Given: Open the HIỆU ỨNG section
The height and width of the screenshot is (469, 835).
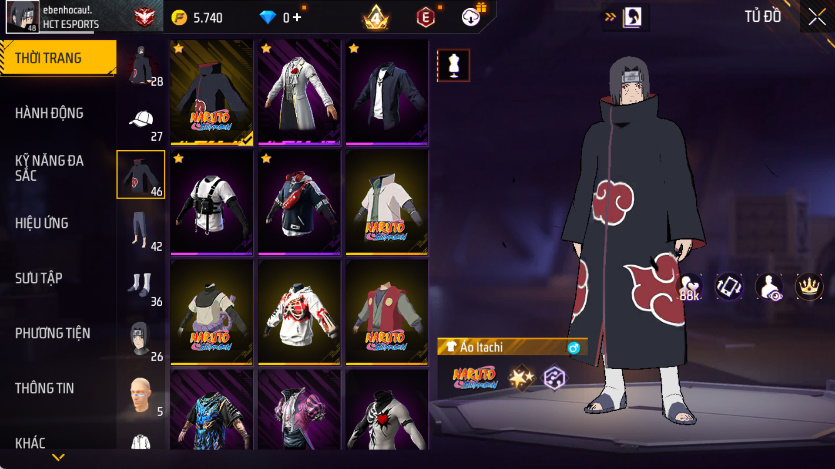Looking at the screenshot, I should tap(57, 223).
